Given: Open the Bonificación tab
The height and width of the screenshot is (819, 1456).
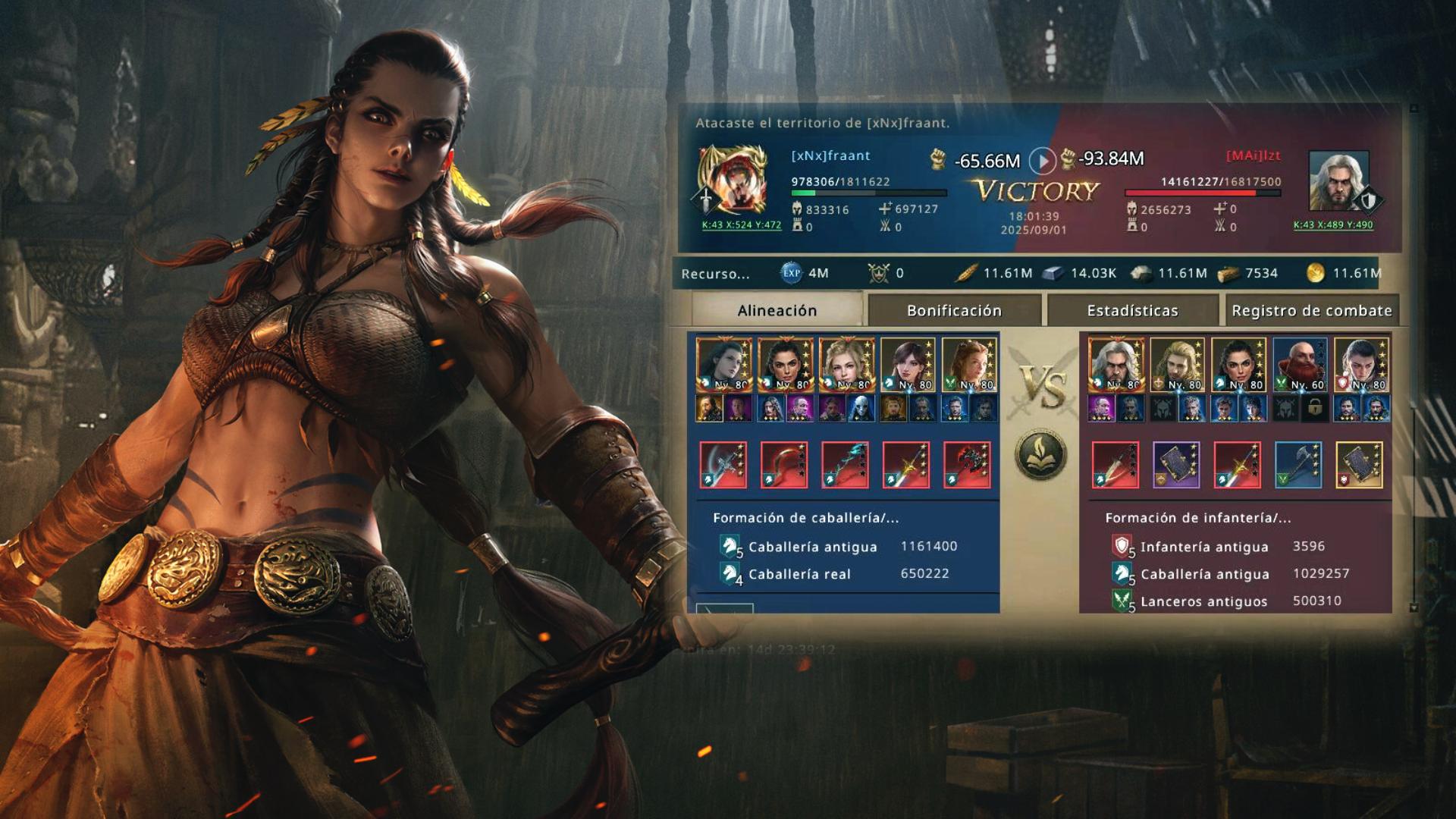Looking at the screenshot, I should coord(954,310).
